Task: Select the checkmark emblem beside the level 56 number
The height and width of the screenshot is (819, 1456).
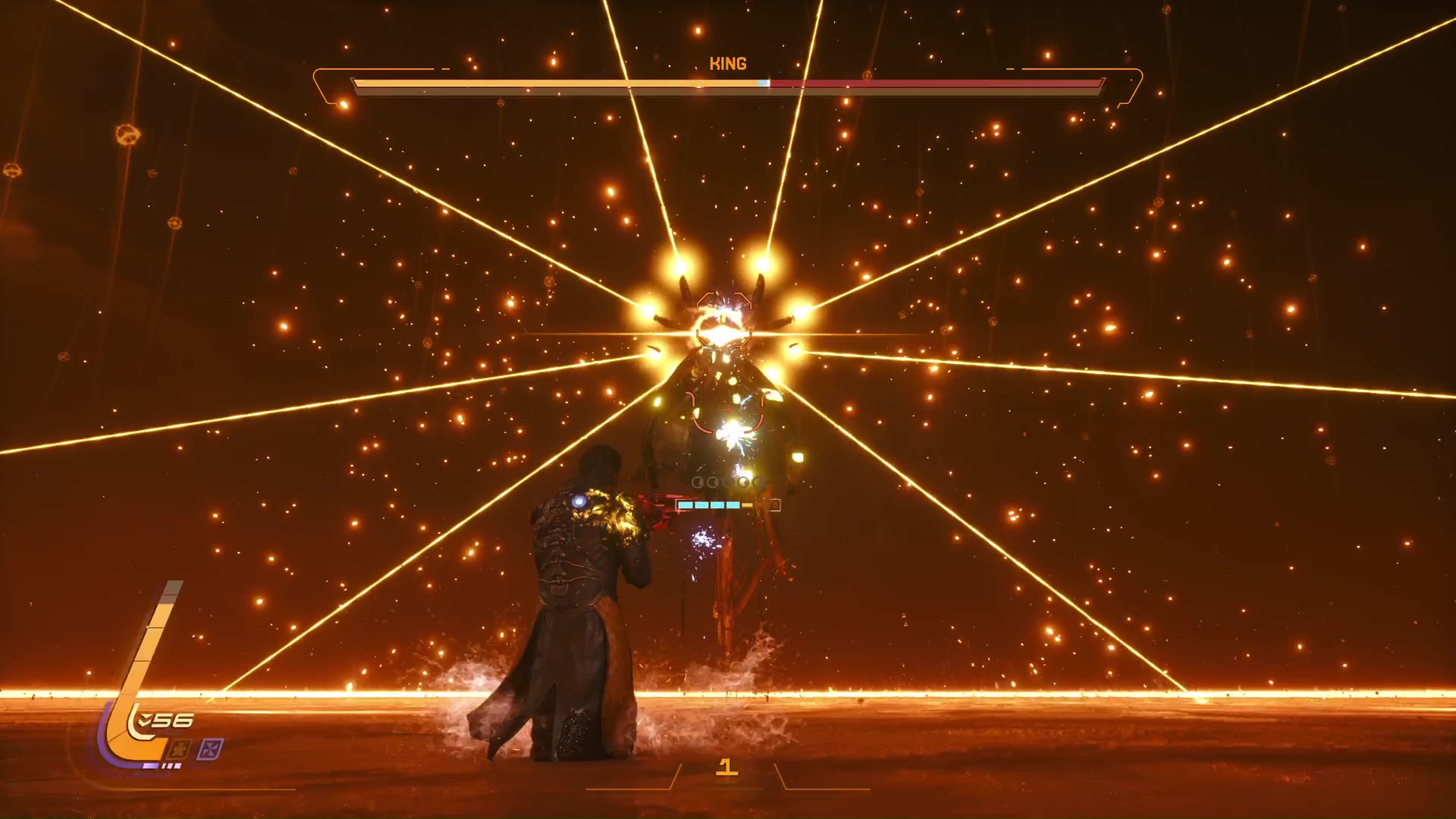Action: (144, 719)
